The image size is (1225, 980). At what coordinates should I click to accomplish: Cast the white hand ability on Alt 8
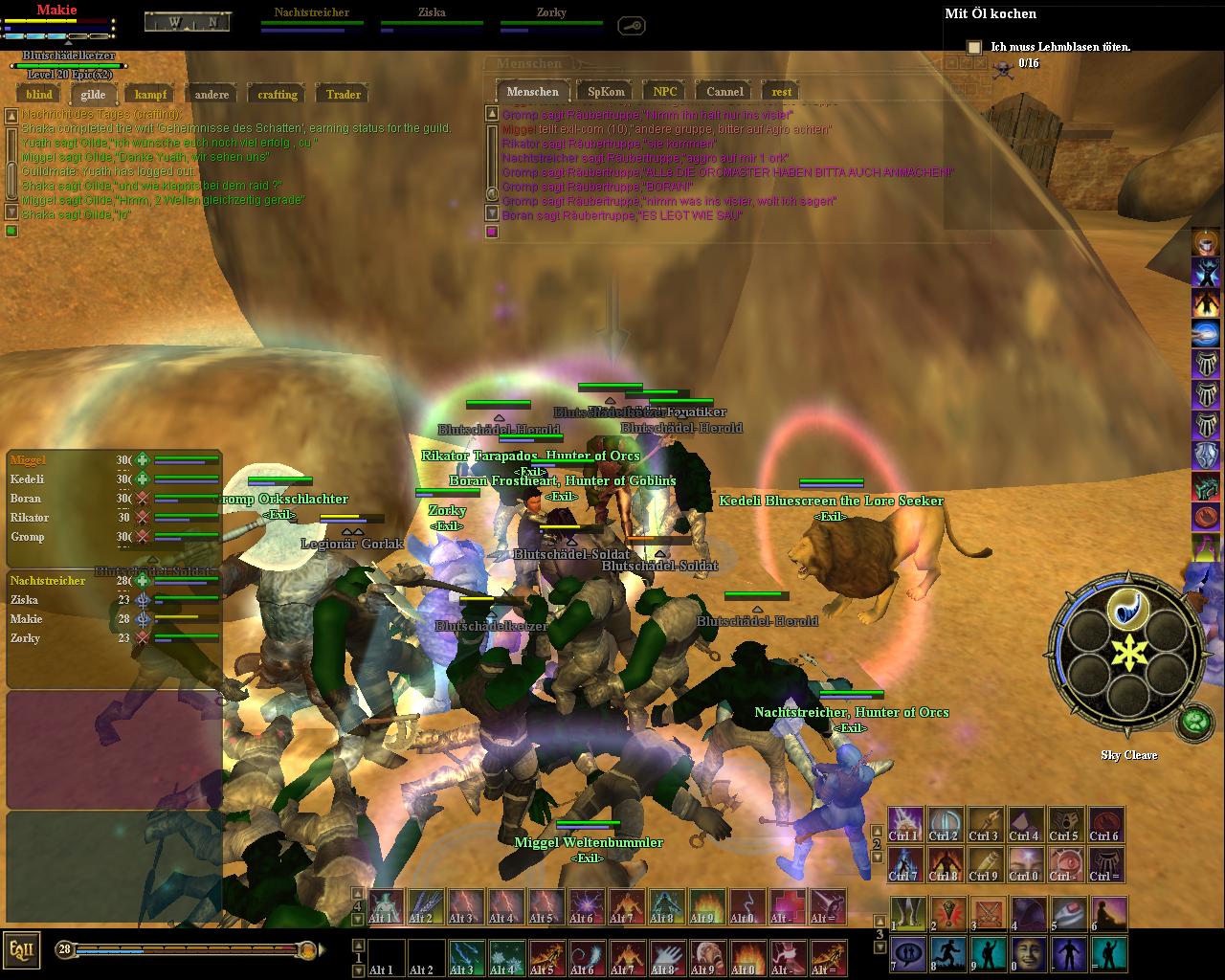pos(667,957)
